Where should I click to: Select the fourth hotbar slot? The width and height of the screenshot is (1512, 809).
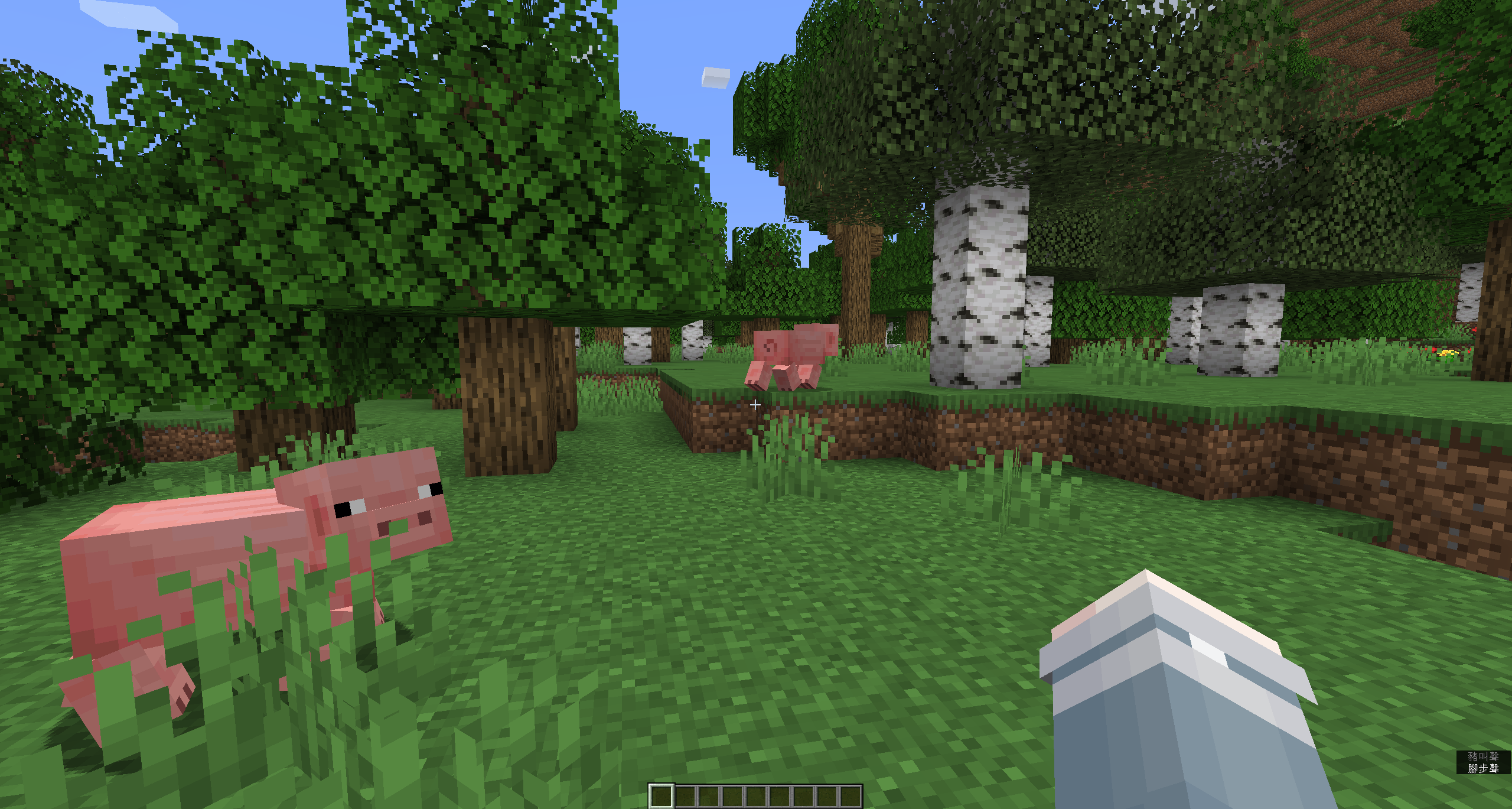pos(733,798)
